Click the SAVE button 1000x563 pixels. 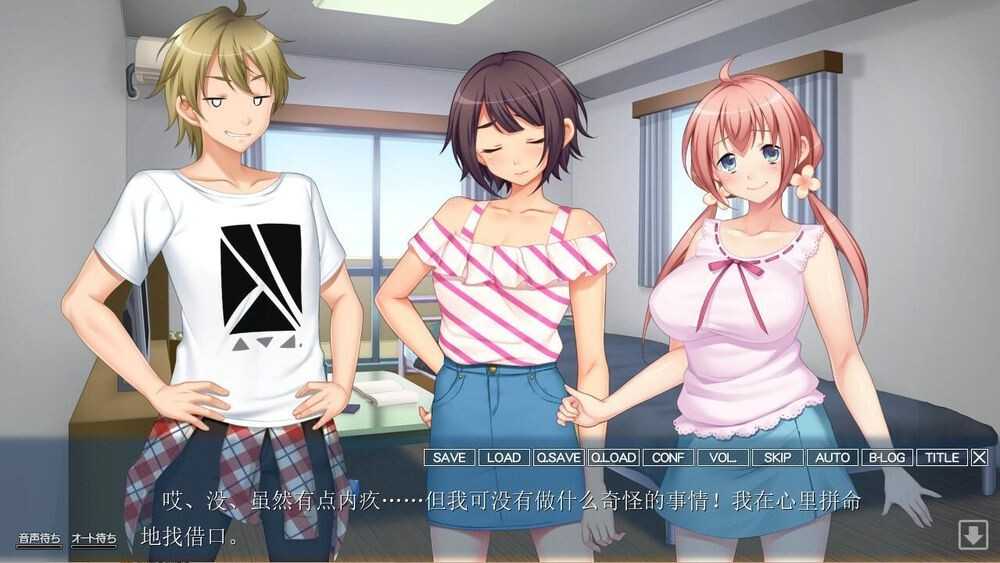tap(449, 457)
